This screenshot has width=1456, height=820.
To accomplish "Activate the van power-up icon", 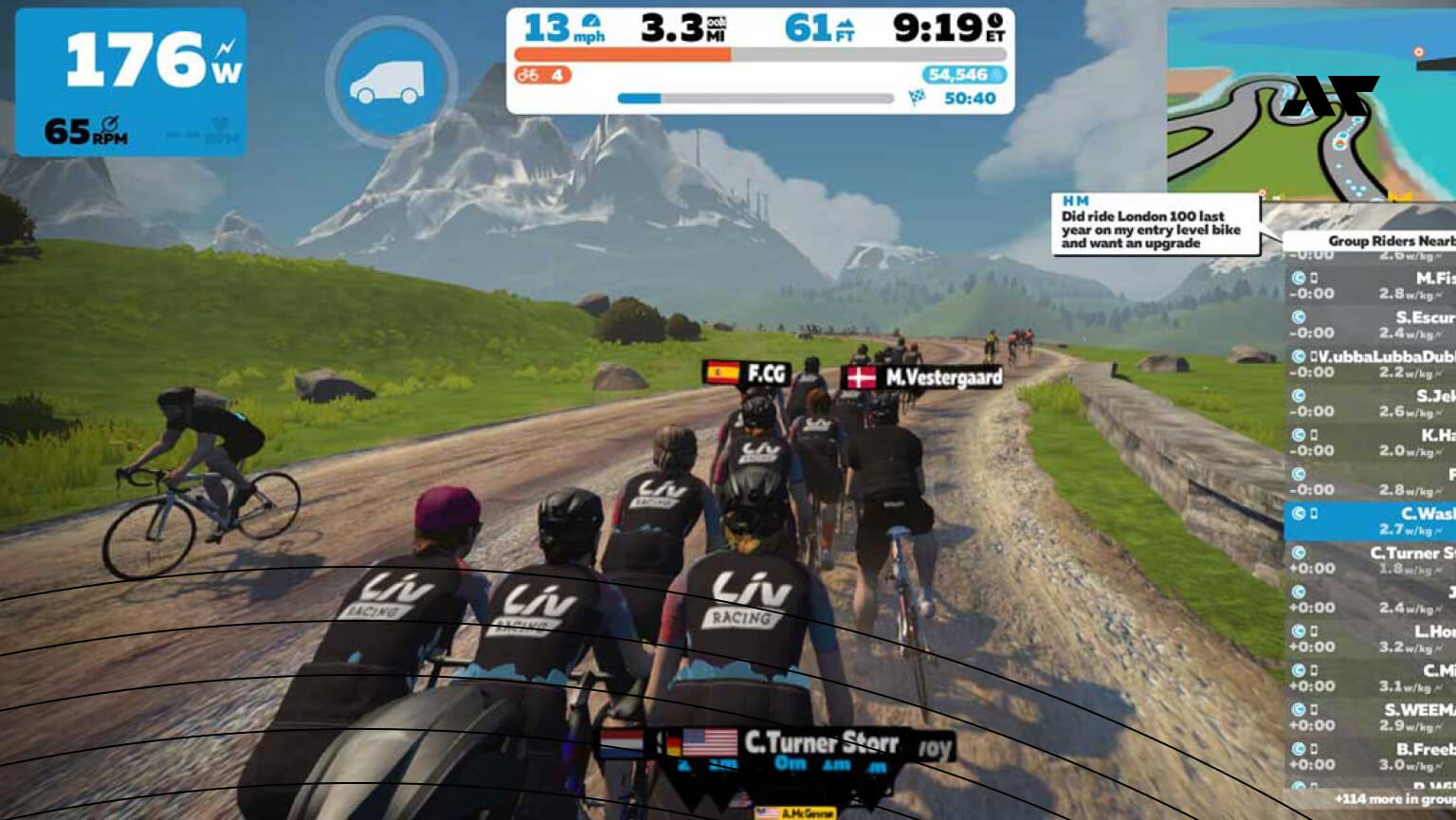I will 390,82.
